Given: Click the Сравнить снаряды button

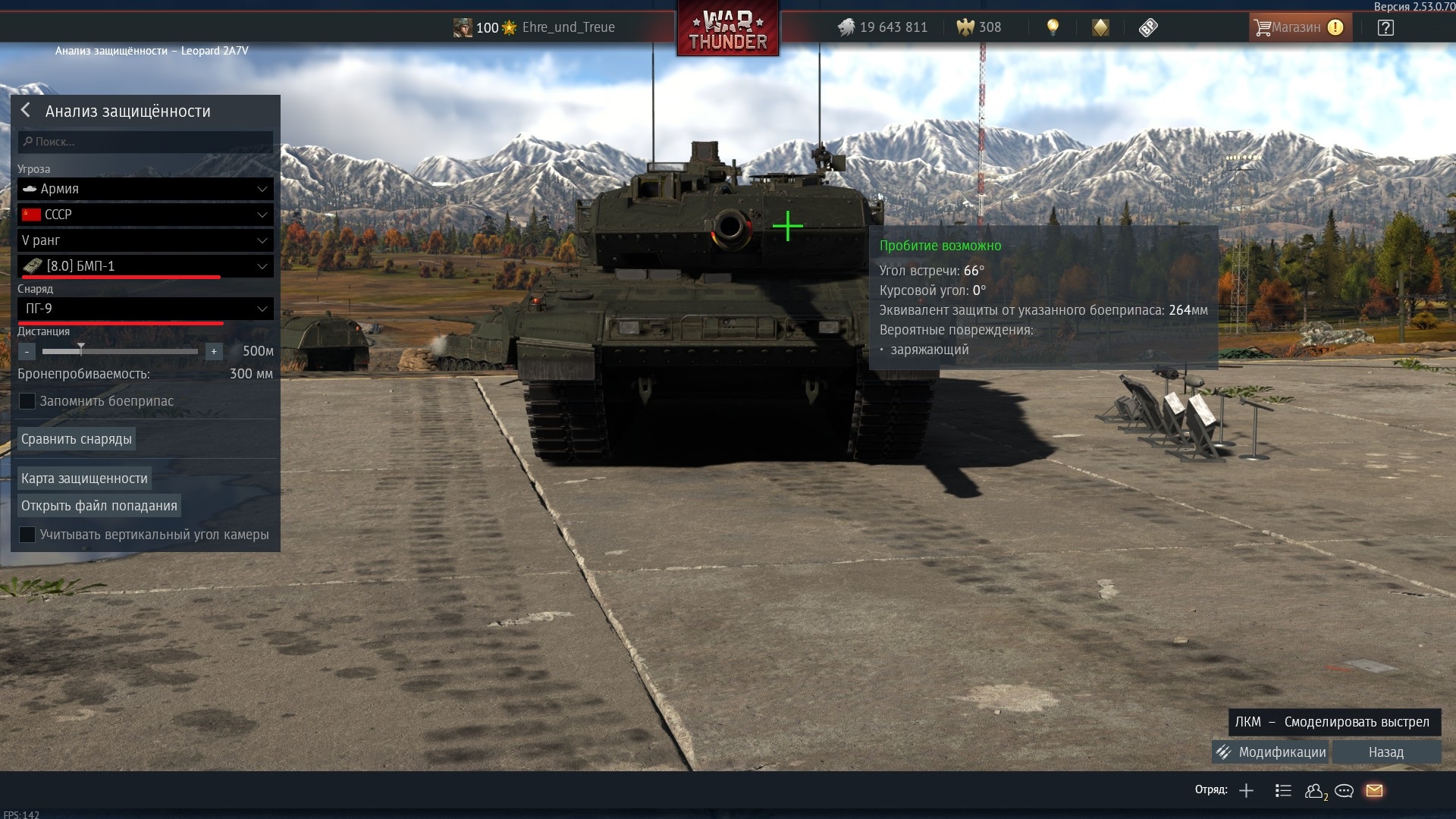Looking at the screenshot, I should [77, 439].
